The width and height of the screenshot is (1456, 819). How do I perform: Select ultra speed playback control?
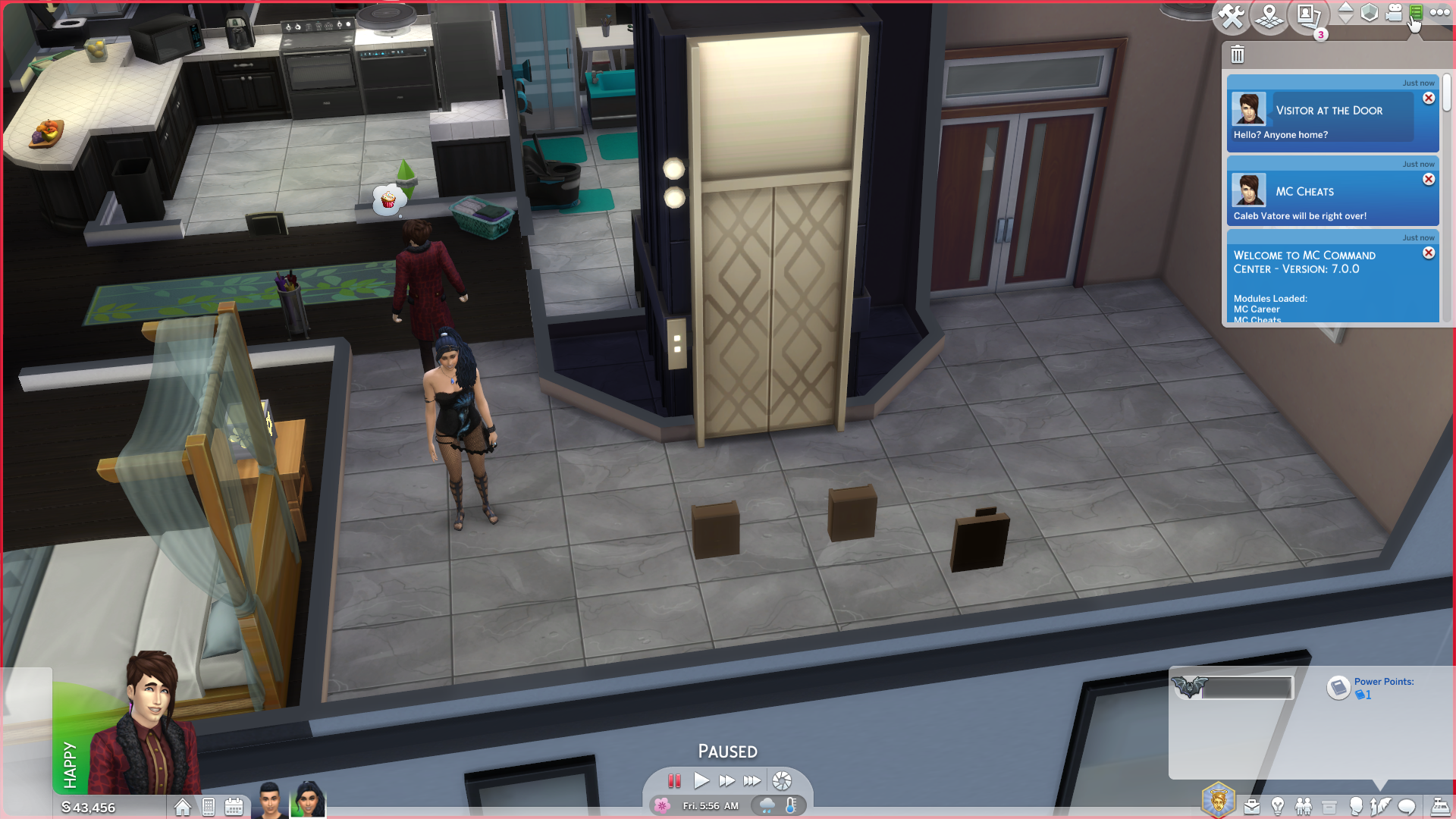coord(753,781)
